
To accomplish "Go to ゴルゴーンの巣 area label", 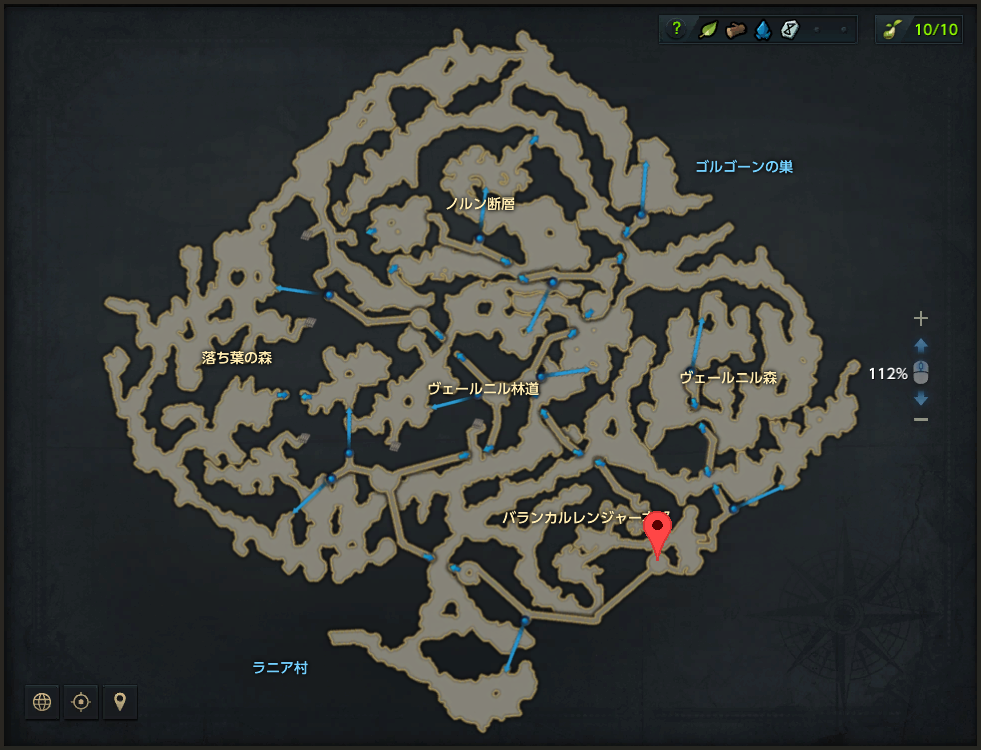I will coord(744,167).
